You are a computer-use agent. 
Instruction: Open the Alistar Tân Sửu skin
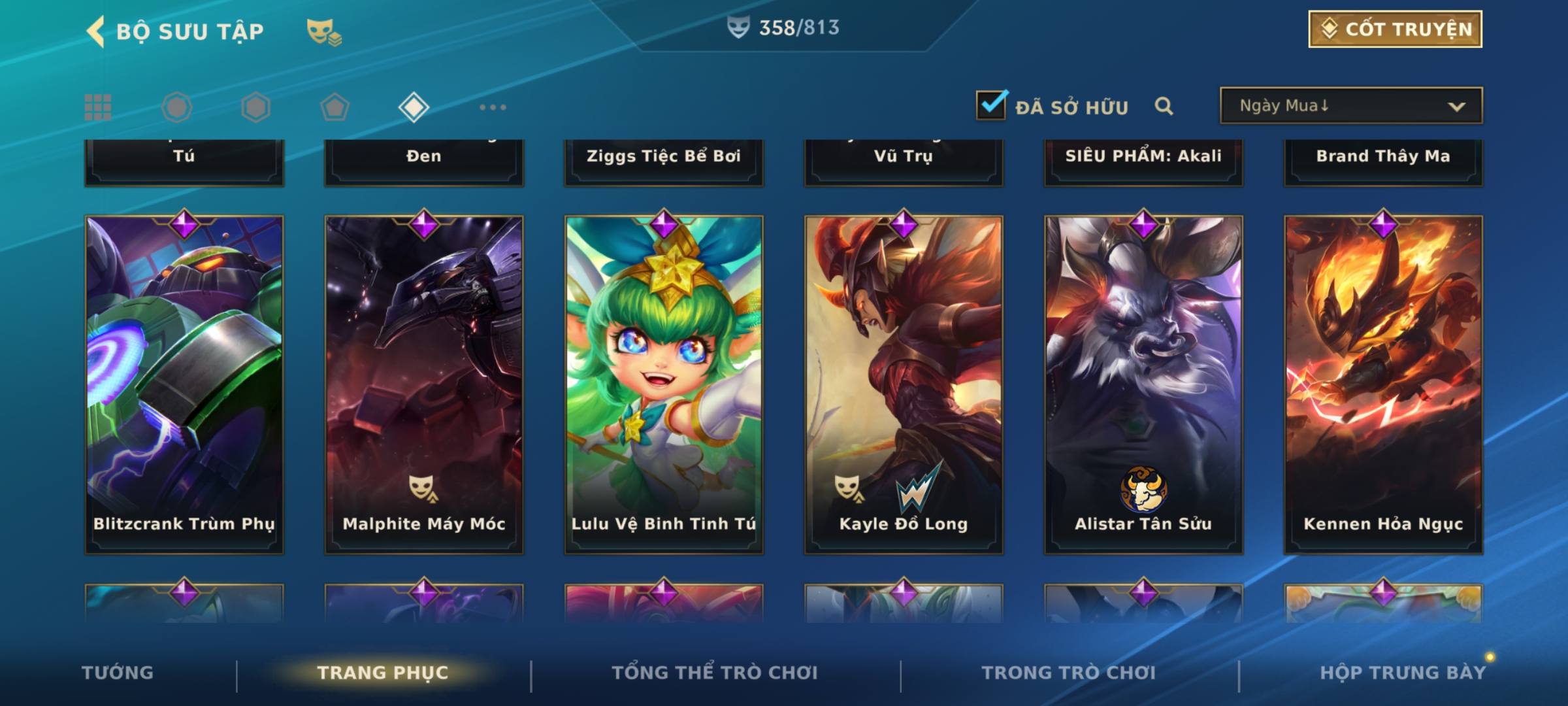(1143, 384)
